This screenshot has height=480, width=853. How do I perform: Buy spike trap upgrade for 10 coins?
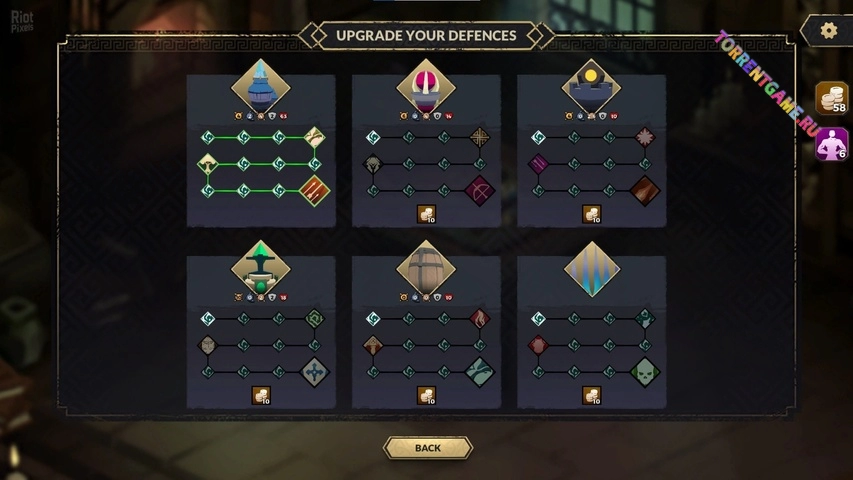coord(591,396)
